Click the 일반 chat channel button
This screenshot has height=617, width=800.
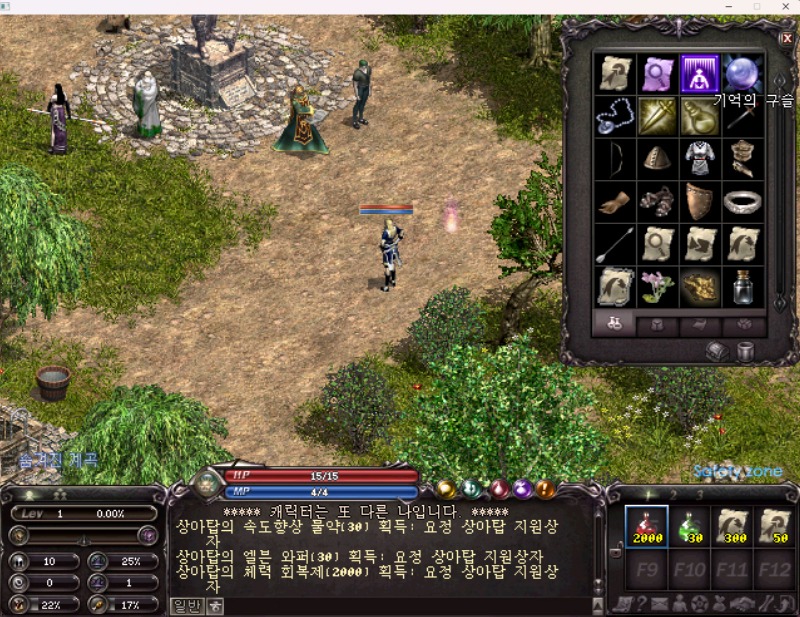187,604
